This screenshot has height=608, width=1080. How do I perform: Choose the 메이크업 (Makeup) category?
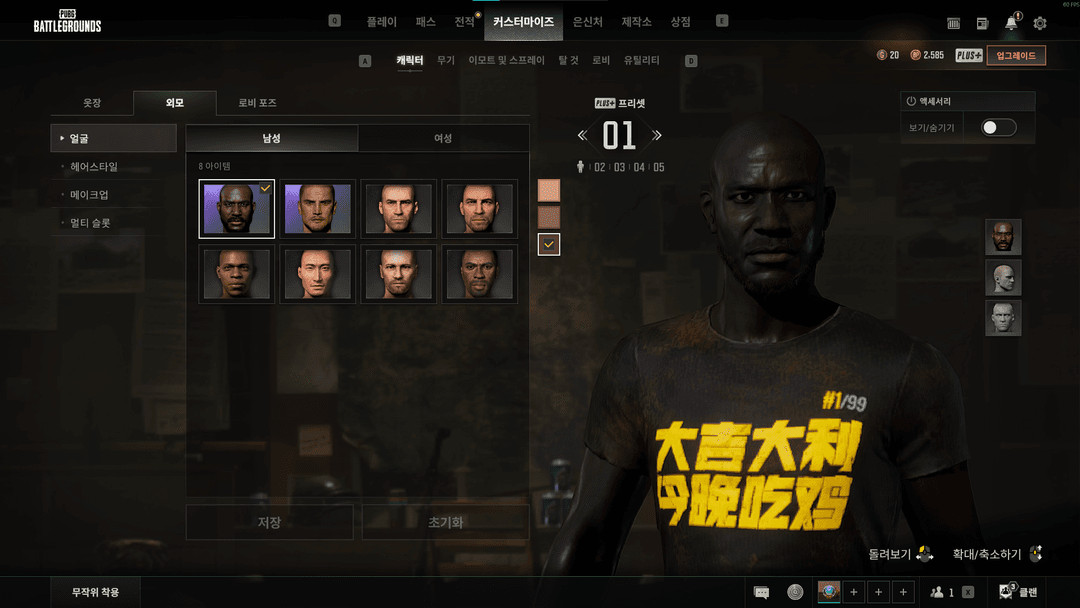point(89,195)
